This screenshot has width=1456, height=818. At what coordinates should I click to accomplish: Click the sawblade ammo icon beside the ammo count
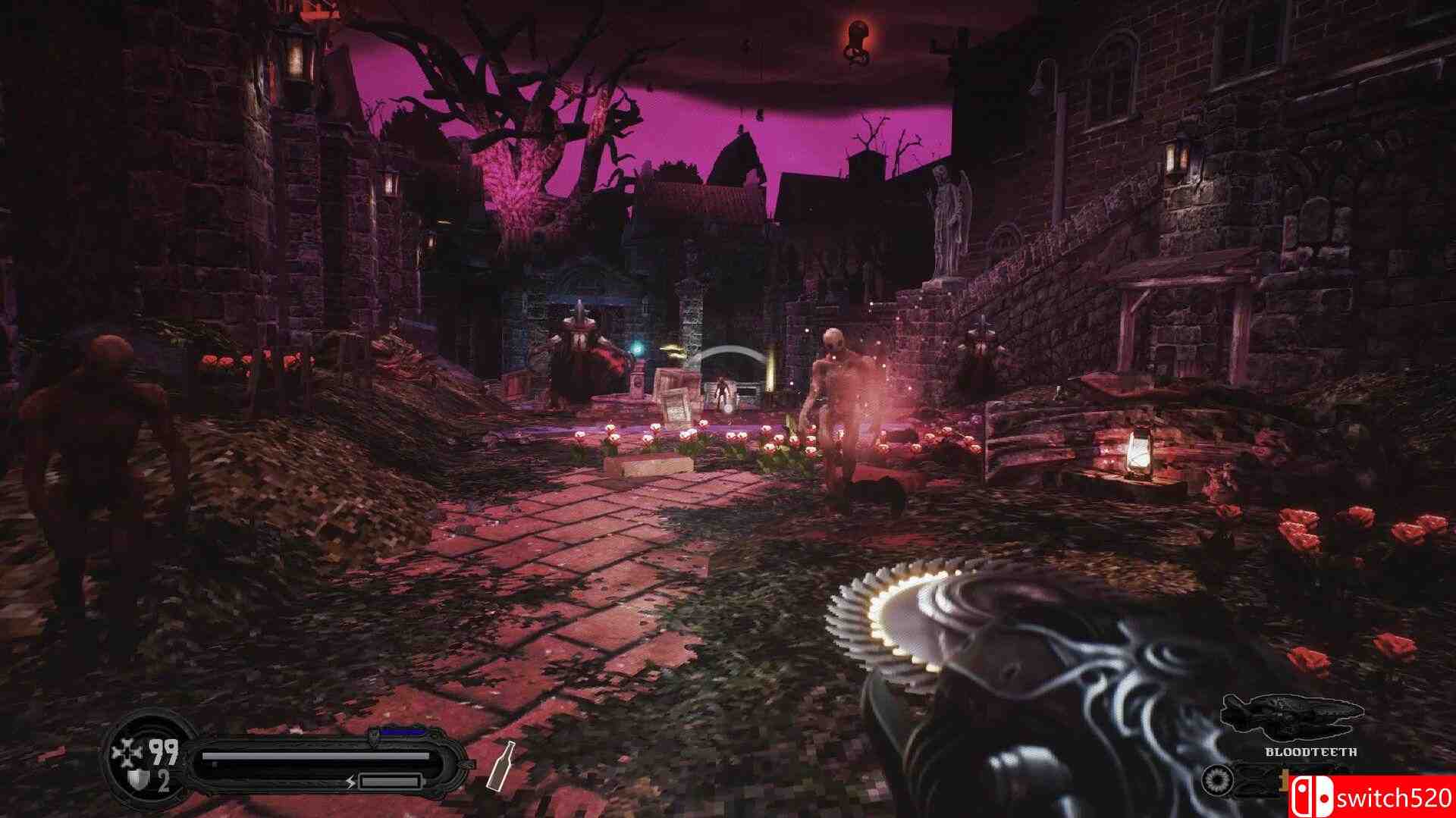(x=1217, y=781)
